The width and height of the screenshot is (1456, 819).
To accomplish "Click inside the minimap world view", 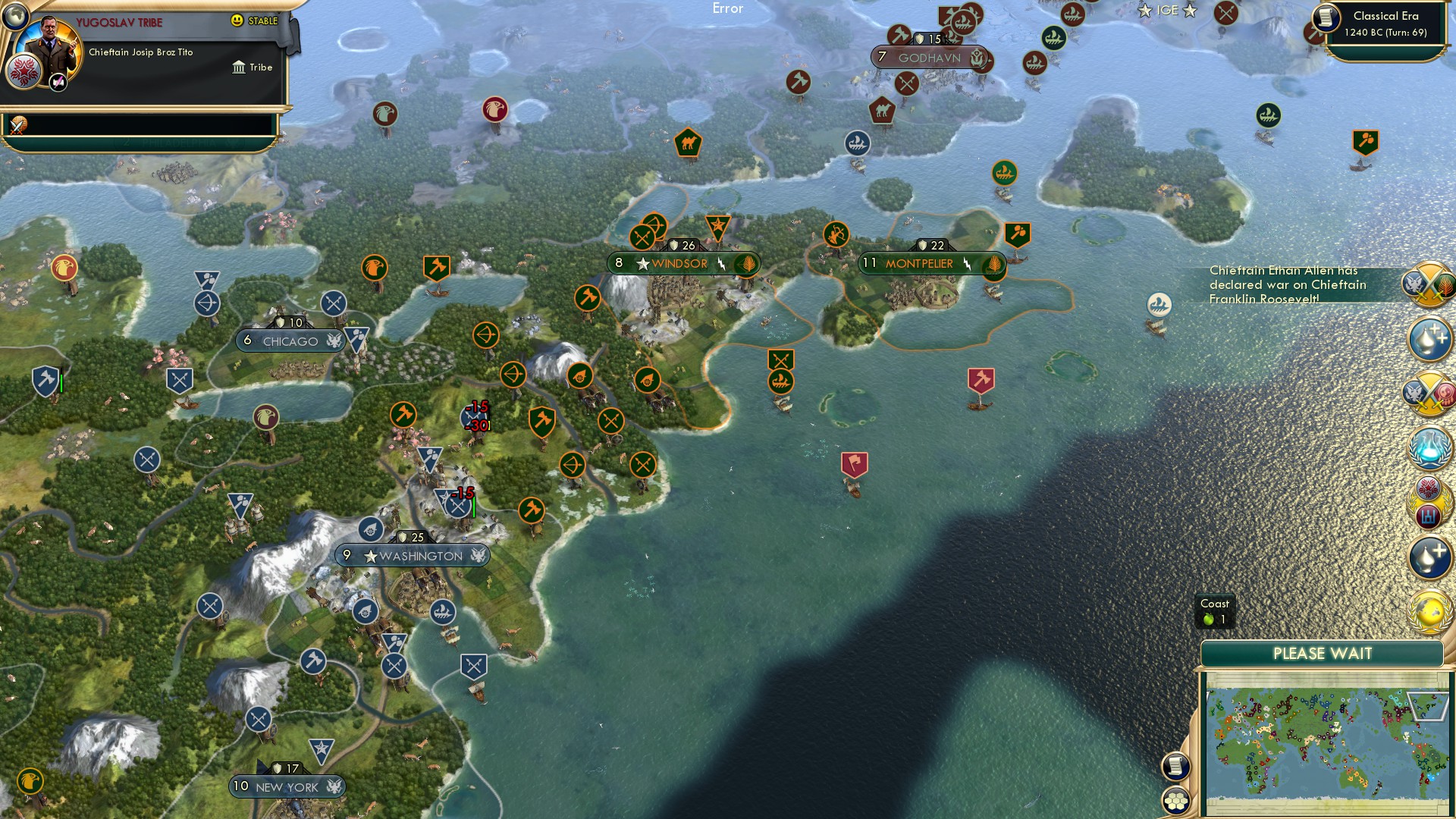I will (1327, 736).
